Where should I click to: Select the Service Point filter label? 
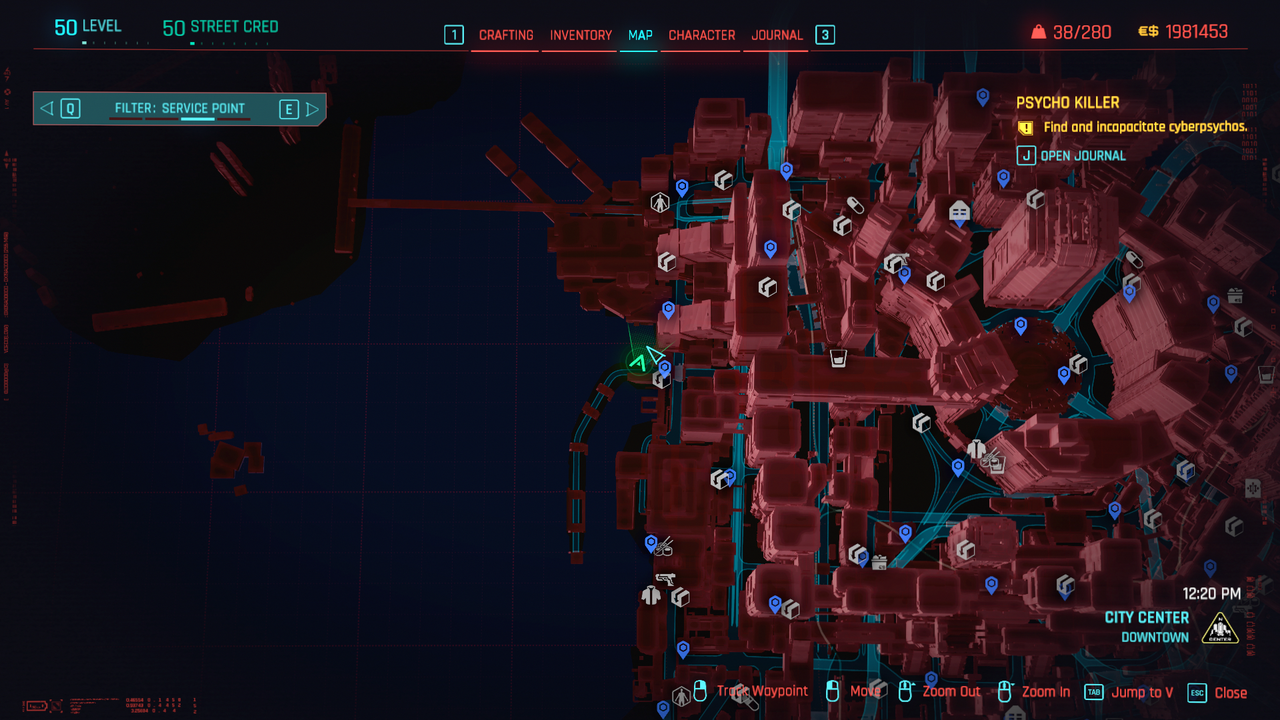[179, 108]
